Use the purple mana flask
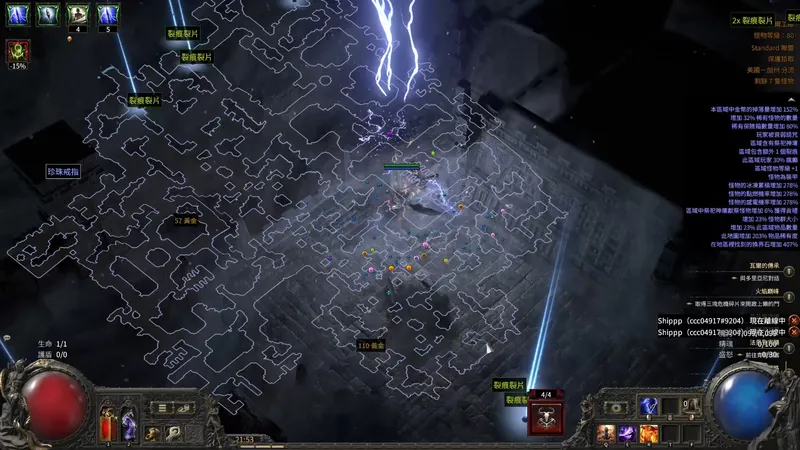This screenshot has width=800, height=450. (x=128, y=425)
